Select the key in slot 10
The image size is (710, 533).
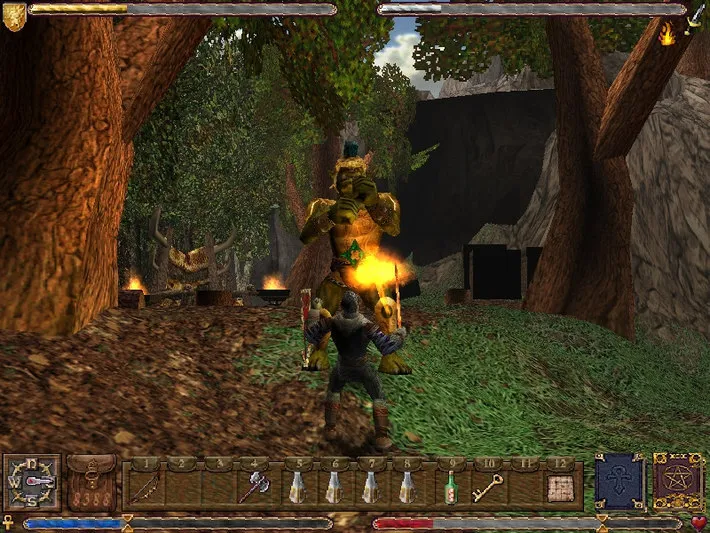coord(488,487)
